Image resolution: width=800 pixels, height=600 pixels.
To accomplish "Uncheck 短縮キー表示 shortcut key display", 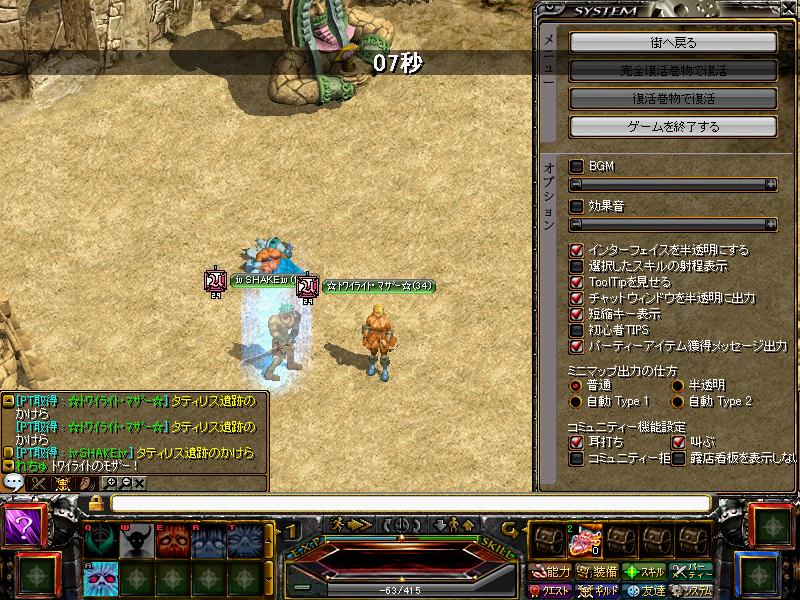I will [x=576, y=314].
